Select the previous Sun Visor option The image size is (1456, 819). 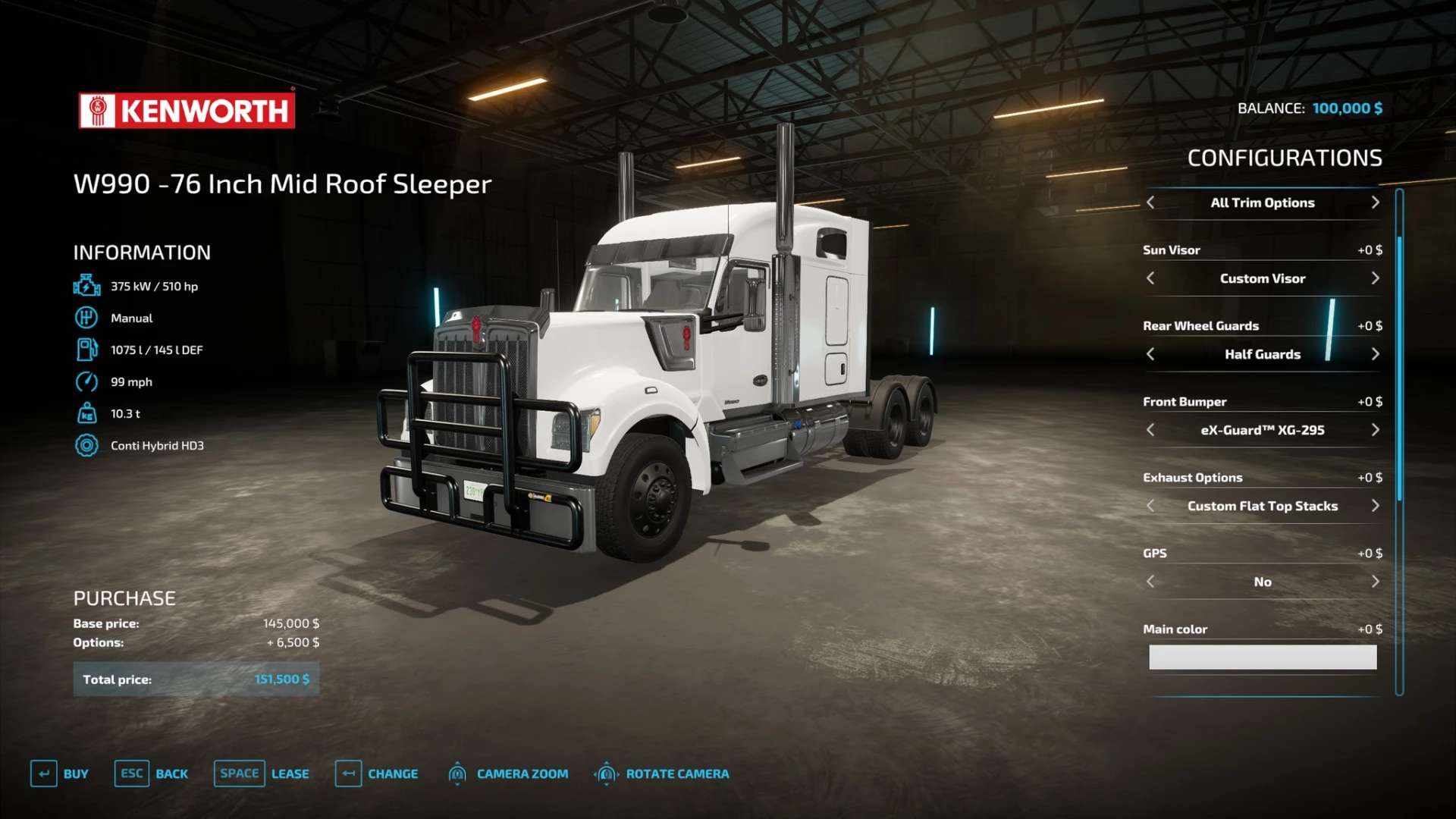[1150, 278]
